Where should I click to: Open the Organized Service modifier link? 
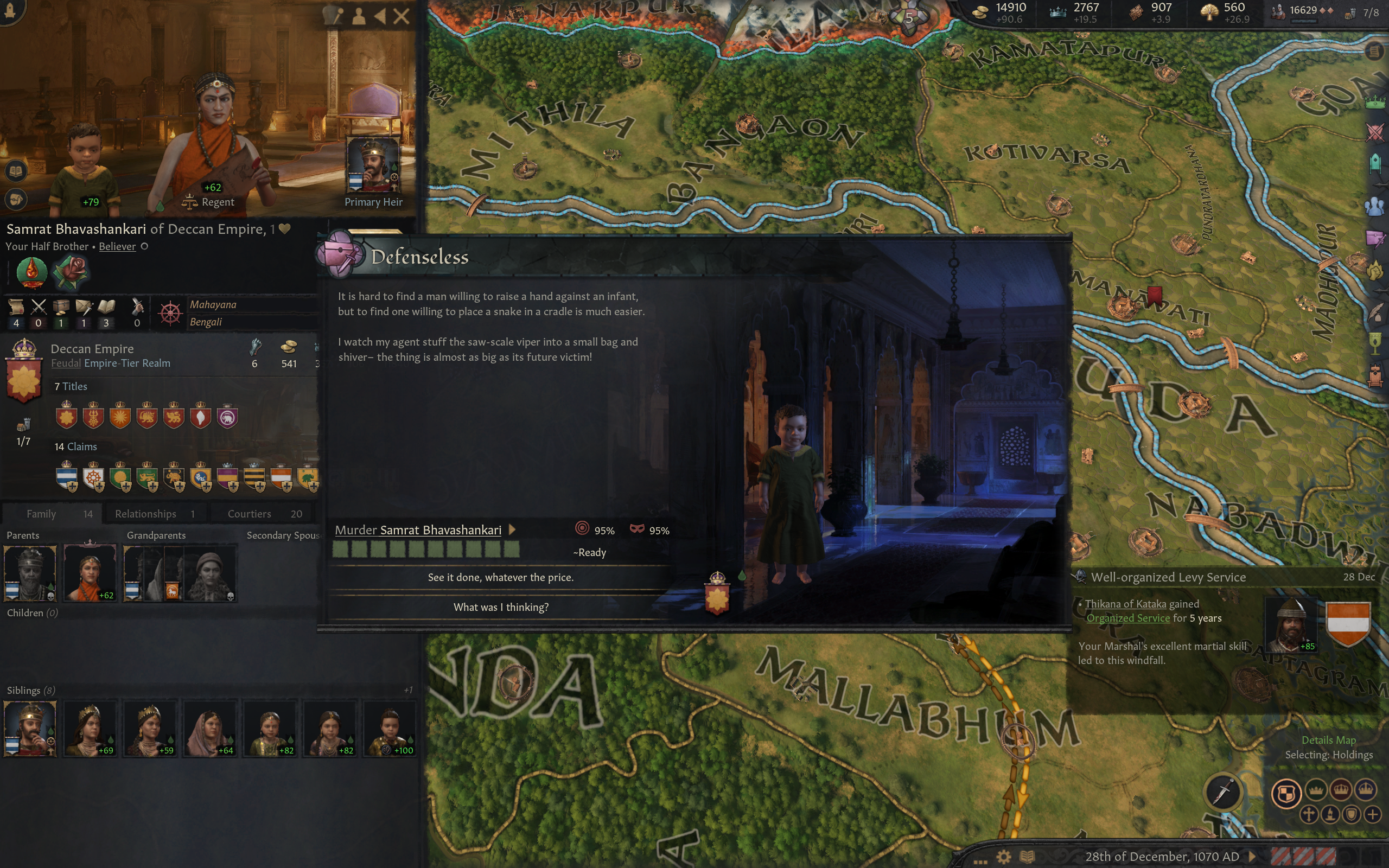1128,618
